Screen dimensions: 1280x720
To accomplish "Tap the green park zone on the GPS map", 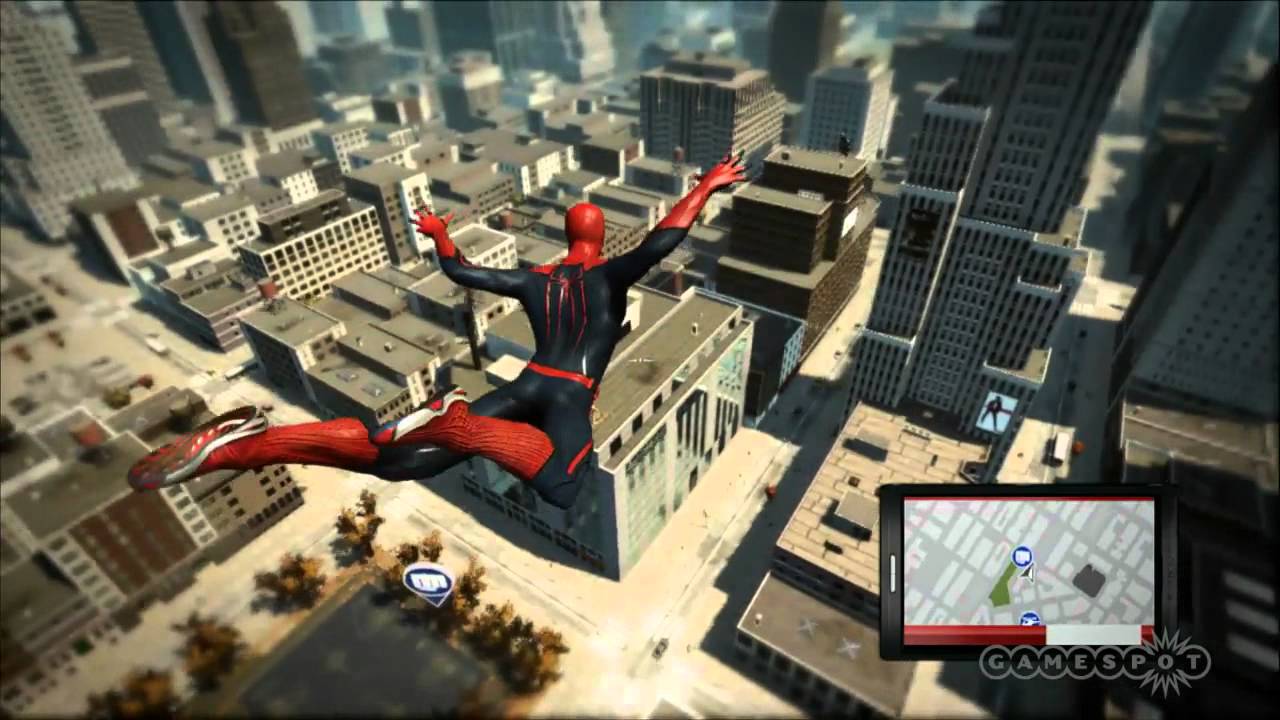I will tap(1002, 585).
